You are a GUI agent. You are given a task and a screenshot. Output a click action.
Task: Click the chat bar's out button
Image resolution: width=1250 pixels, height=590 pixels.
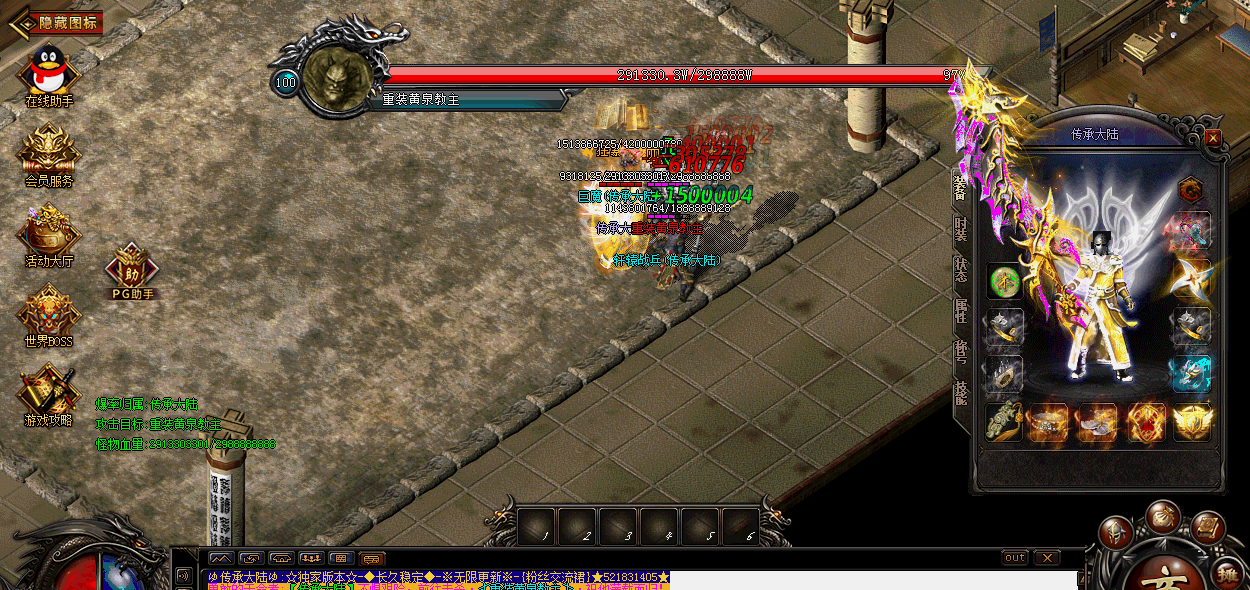coord(1014,557)
